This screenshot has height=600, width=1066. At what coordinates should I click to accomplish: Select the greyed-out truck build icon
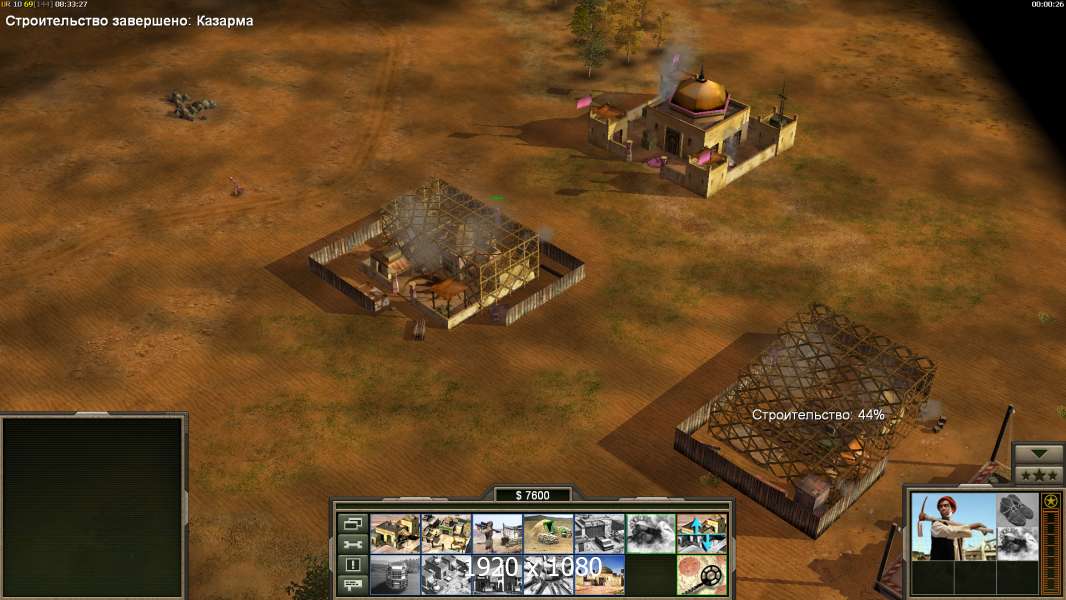[395, 574]
